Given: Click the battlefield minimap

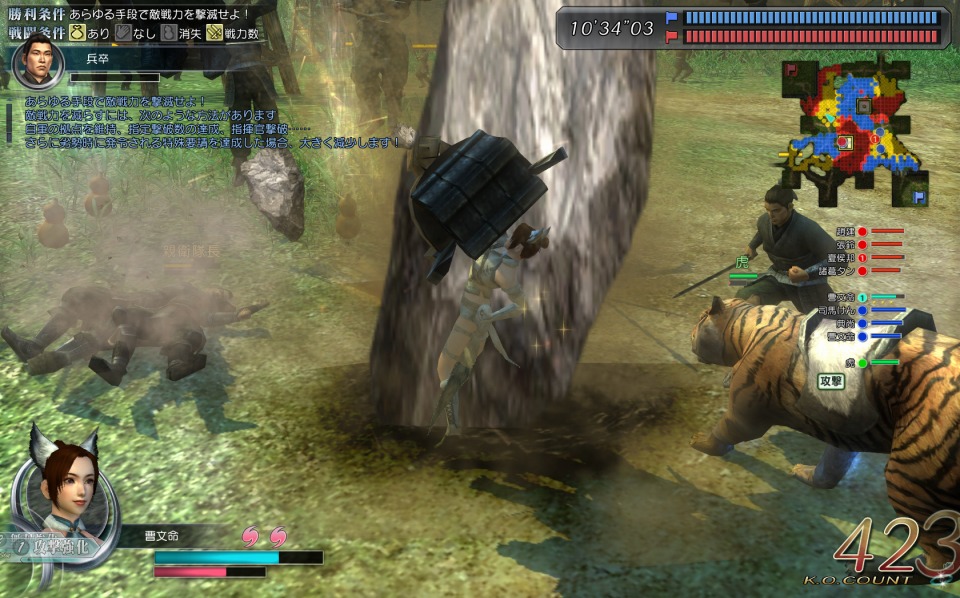Looking at the screenshot, I should [855, 130].
